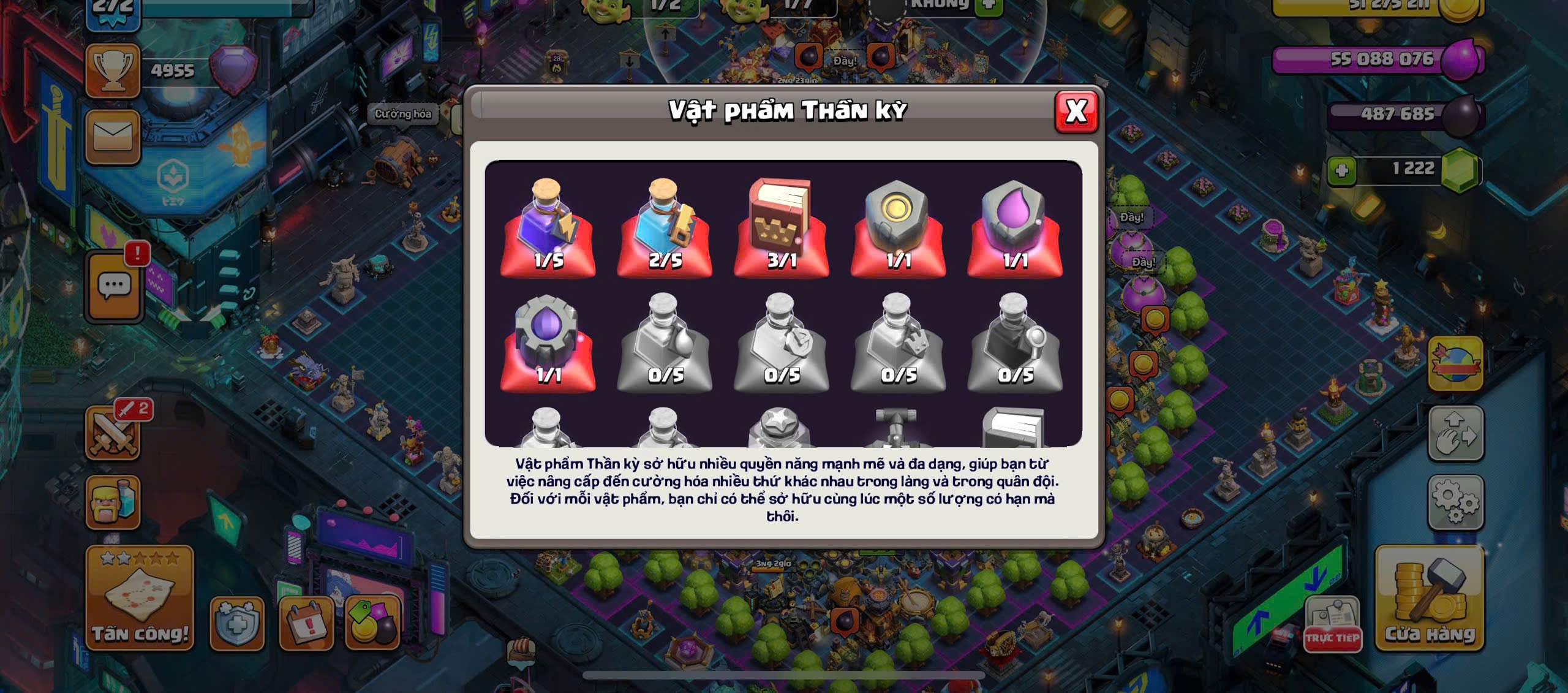Select the blue potion with gold key
The image size is (1568, 693).
[x=665, y=226]
